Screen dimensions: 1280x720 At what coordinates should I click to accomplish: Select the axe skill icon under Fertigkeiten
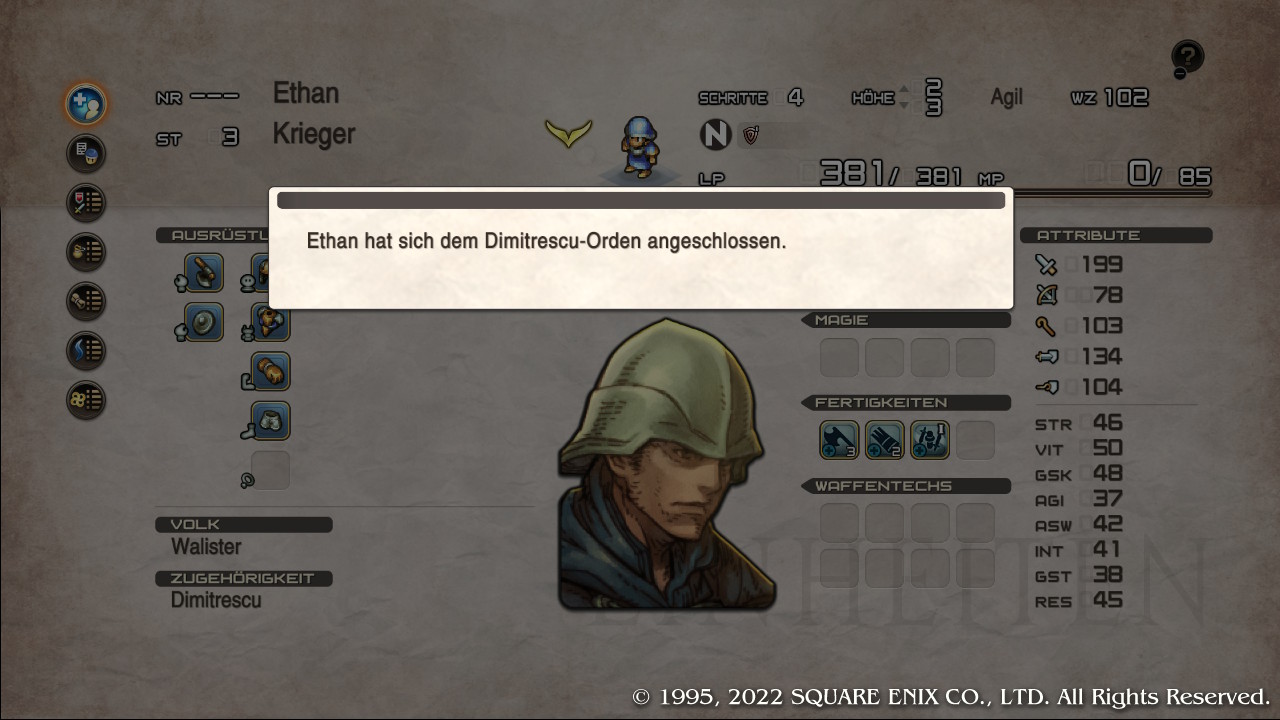[x=839, y=440]
